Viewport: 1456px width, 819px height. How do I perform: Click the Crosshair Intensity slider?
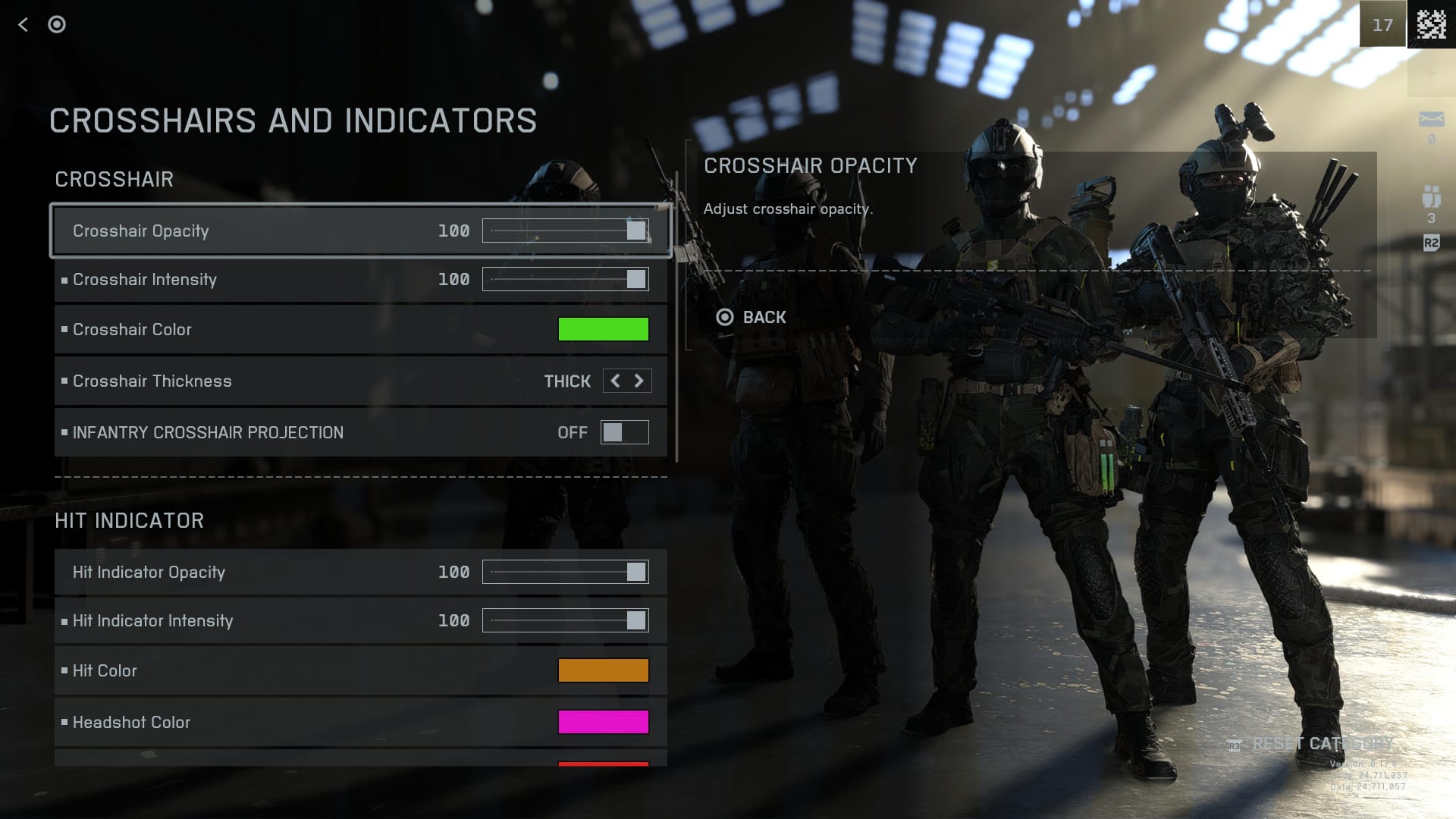(x=565, y=279)
